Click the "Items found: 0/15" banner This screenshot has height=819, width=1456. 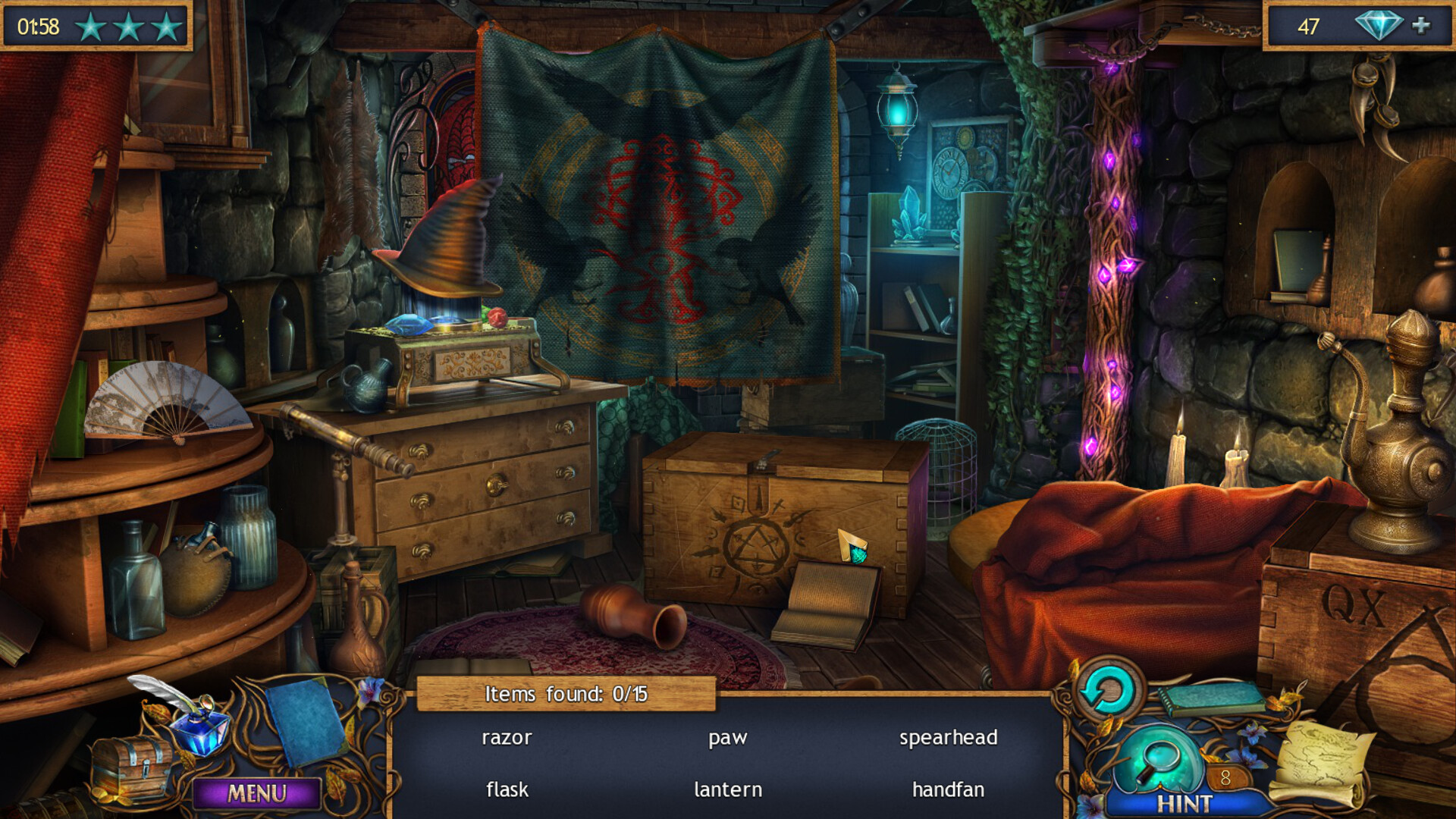563,692
